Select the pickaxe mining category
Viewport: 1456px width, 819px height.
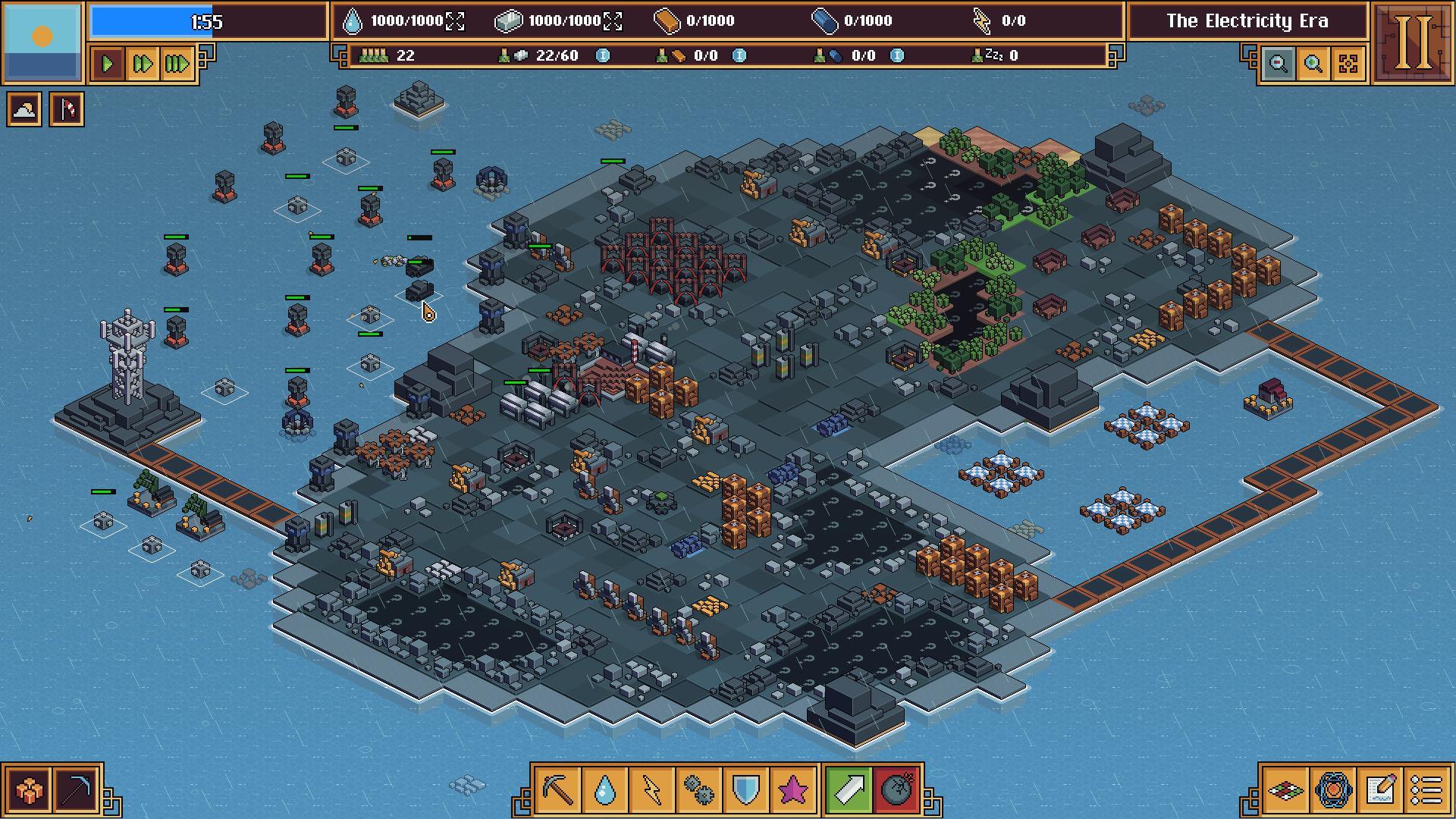(558, 789)
